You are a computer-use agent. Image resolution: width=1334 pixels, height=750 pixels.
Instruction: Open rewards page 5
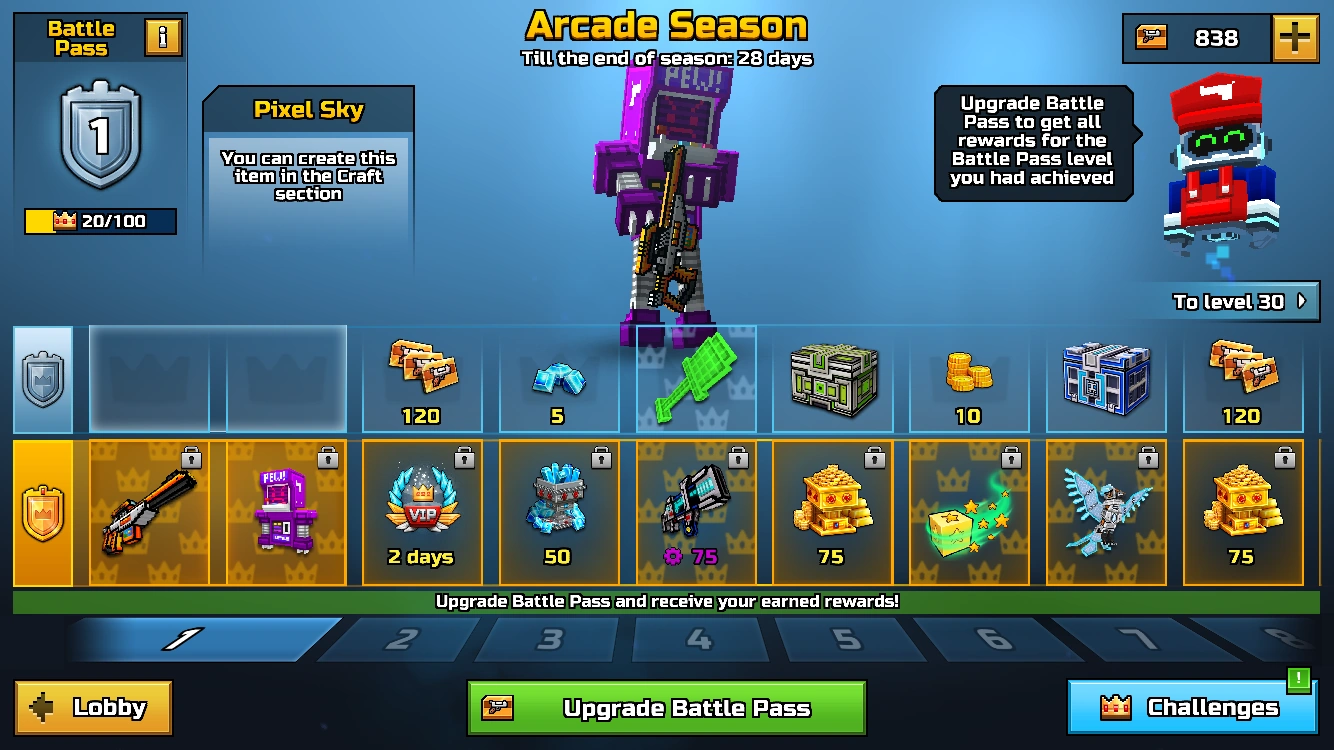click(x=850, y=637)
